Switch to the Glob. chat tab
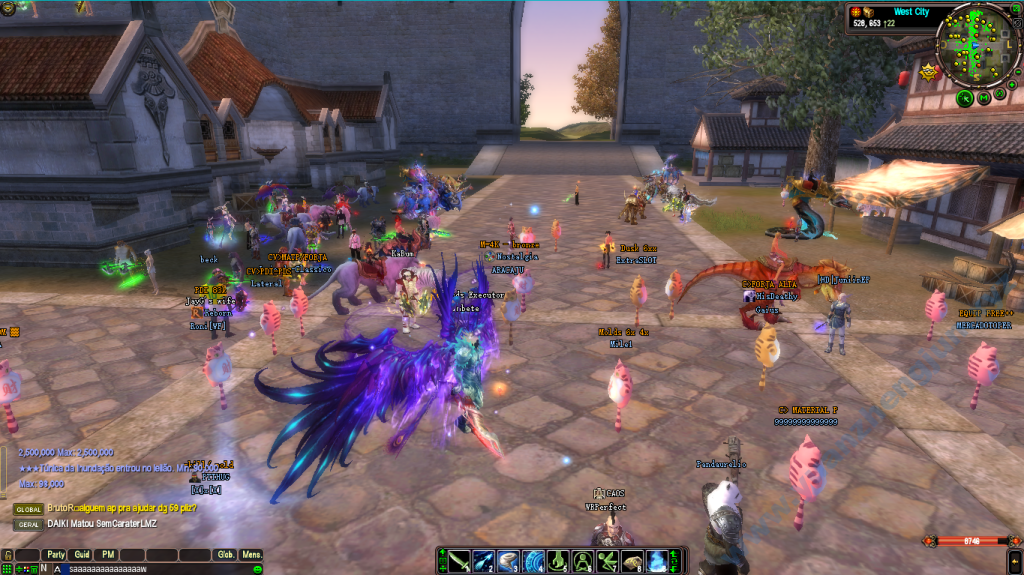1024x575 pixels. pos(226,554)
